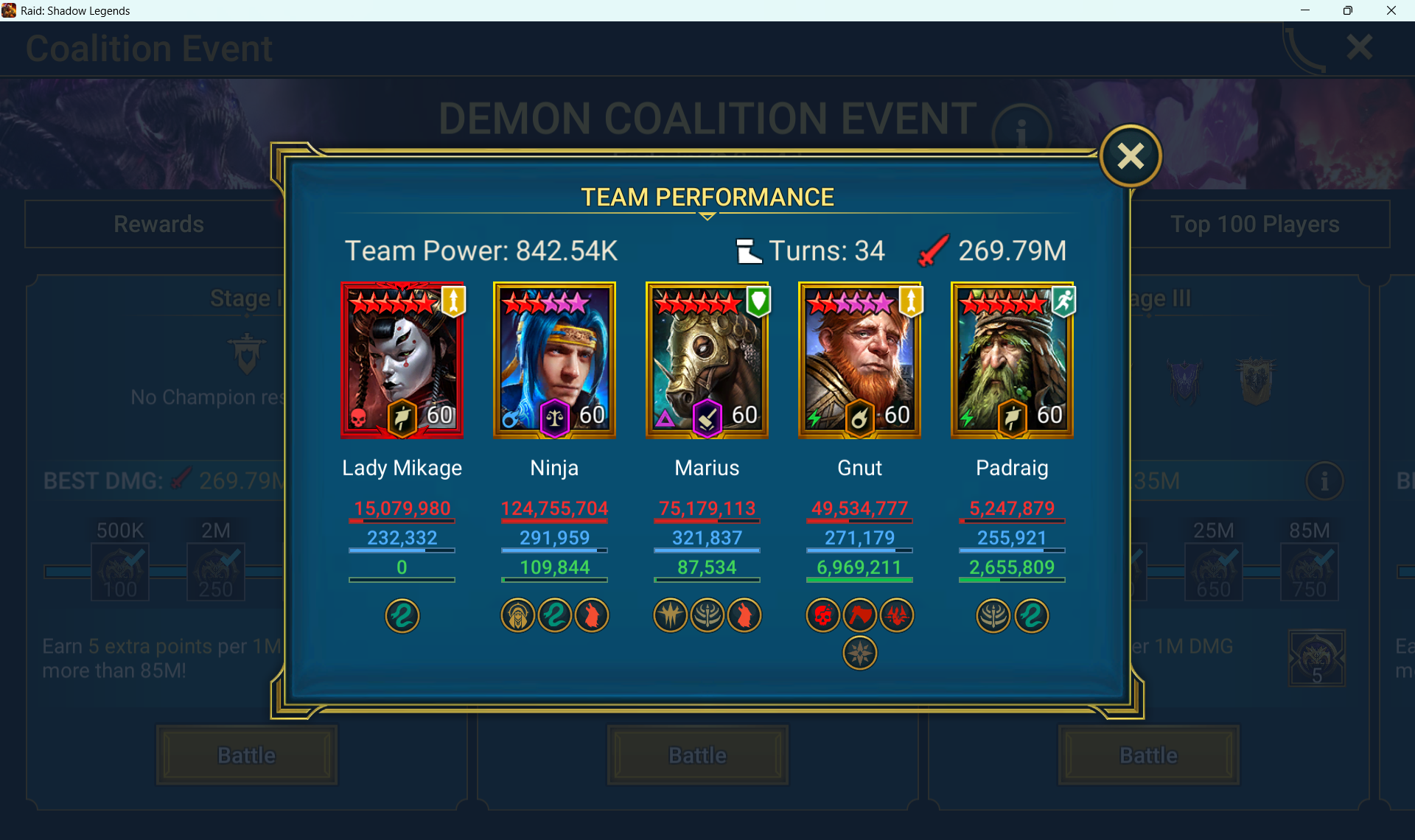This screenshot has width=1415, height=840.
Task: Open the Rewards tab
Action: 158,224
